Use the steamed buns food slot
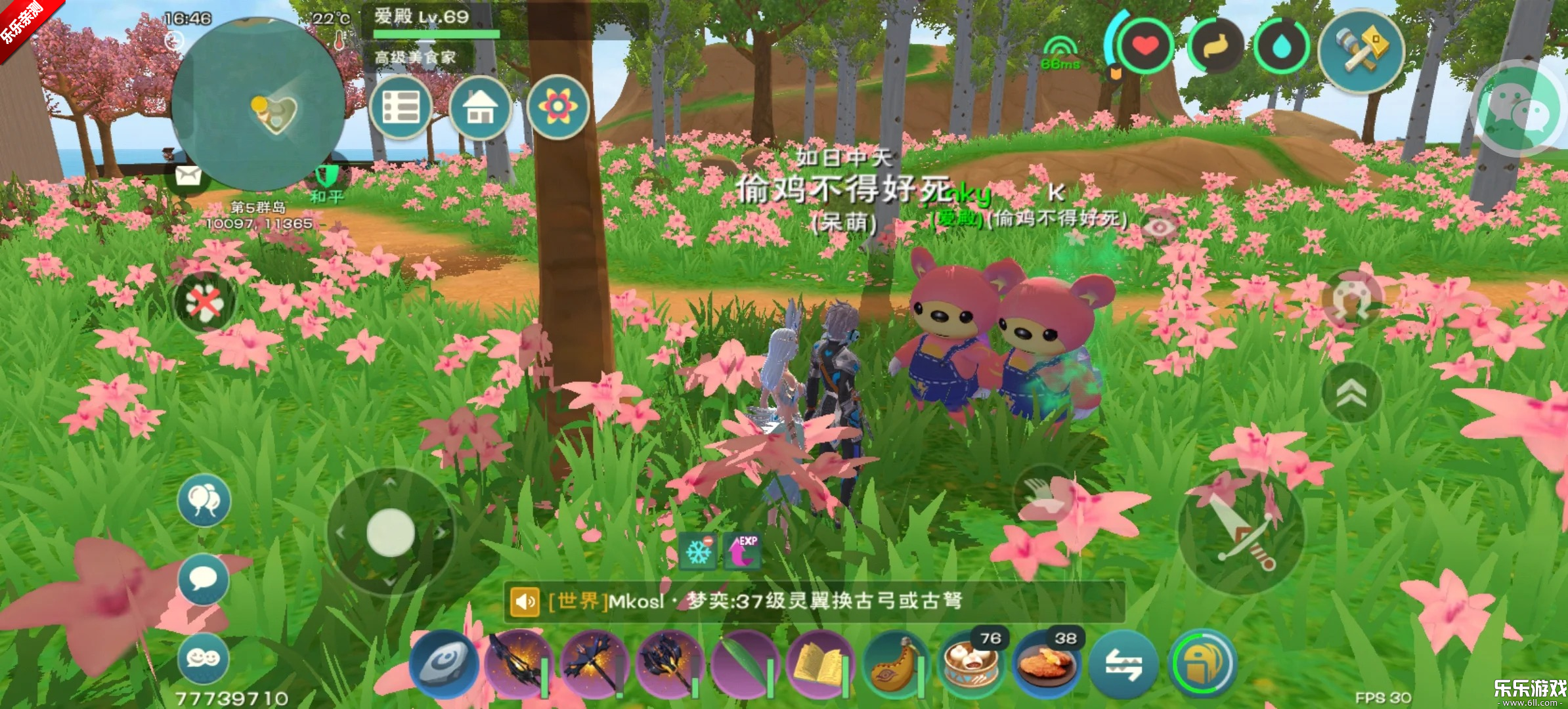1568x709 pixels. [x=970, y=665]
